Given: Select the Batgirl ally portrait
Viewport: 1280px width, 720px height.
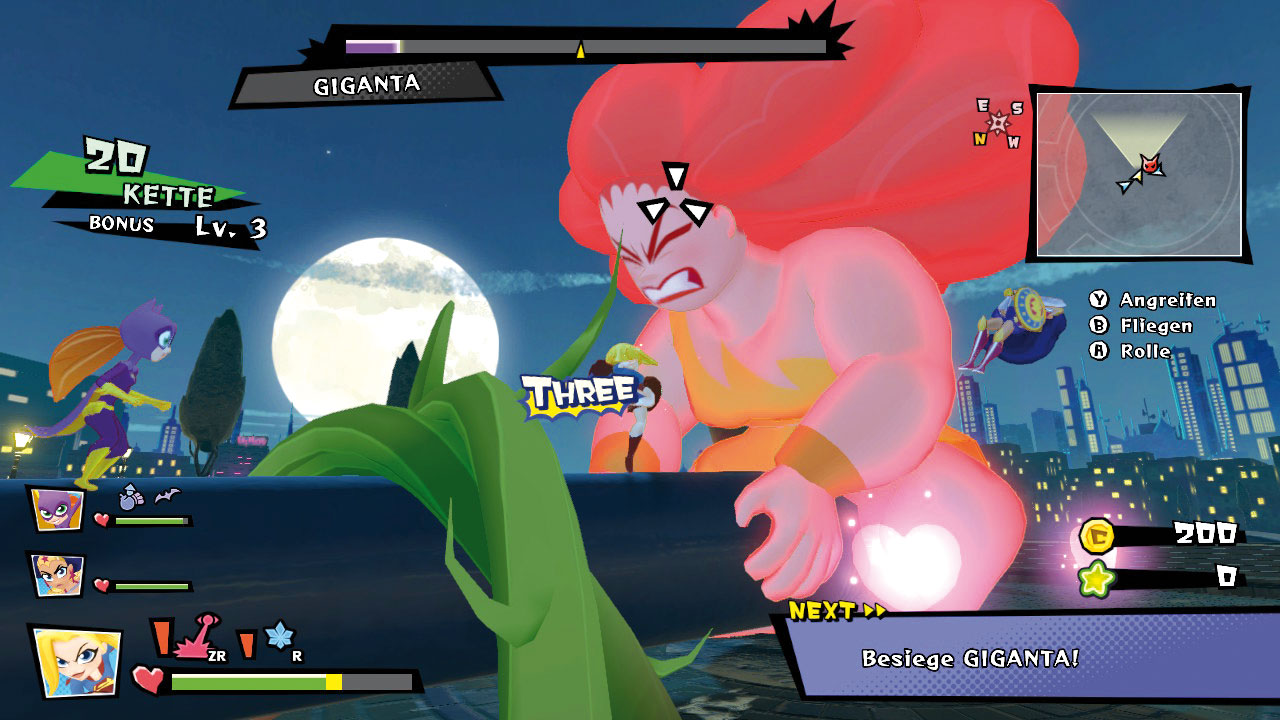Looking at the screenshot, I should coord(56,509).
